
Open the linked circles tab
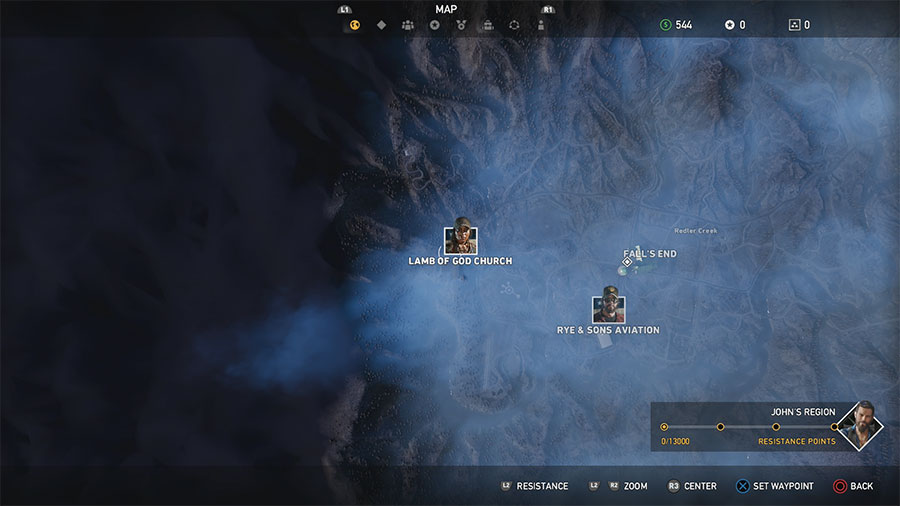tap(514, 25)
